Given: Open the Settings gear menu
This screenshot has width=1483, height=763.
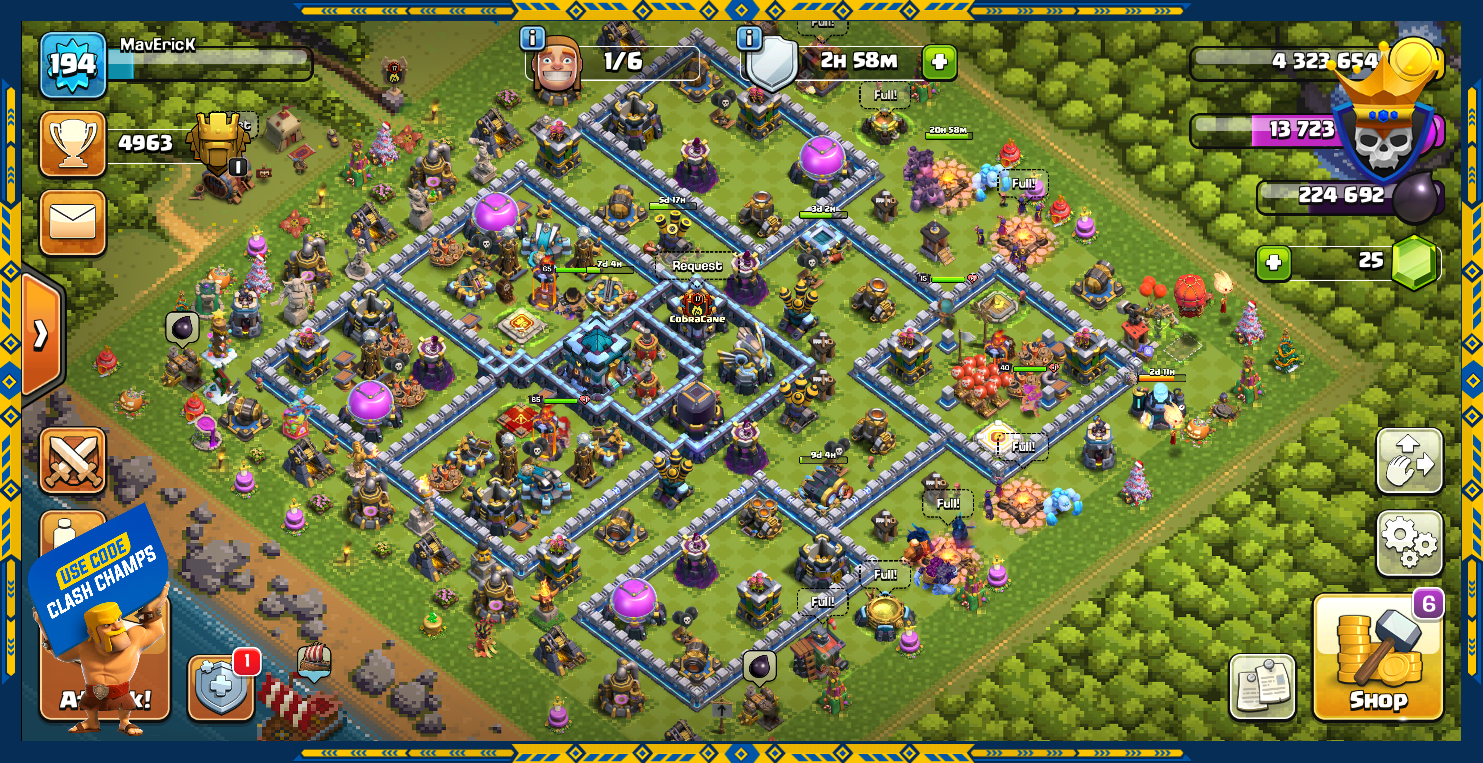Looking at the screenshot, I should (1409, 542).
